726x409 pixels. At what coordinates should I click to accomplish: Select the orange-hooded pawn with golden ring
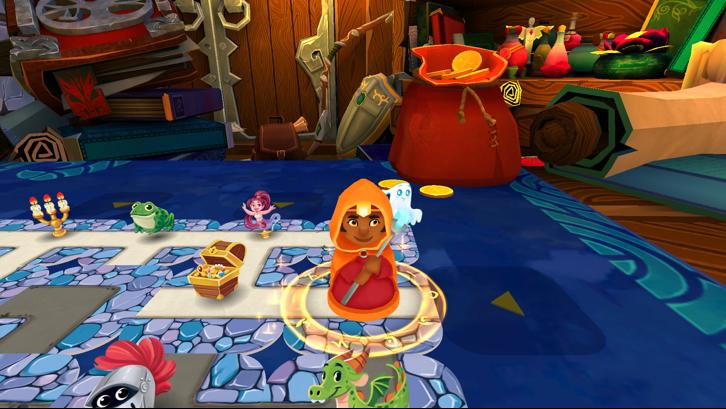click(x=362, y=252)
